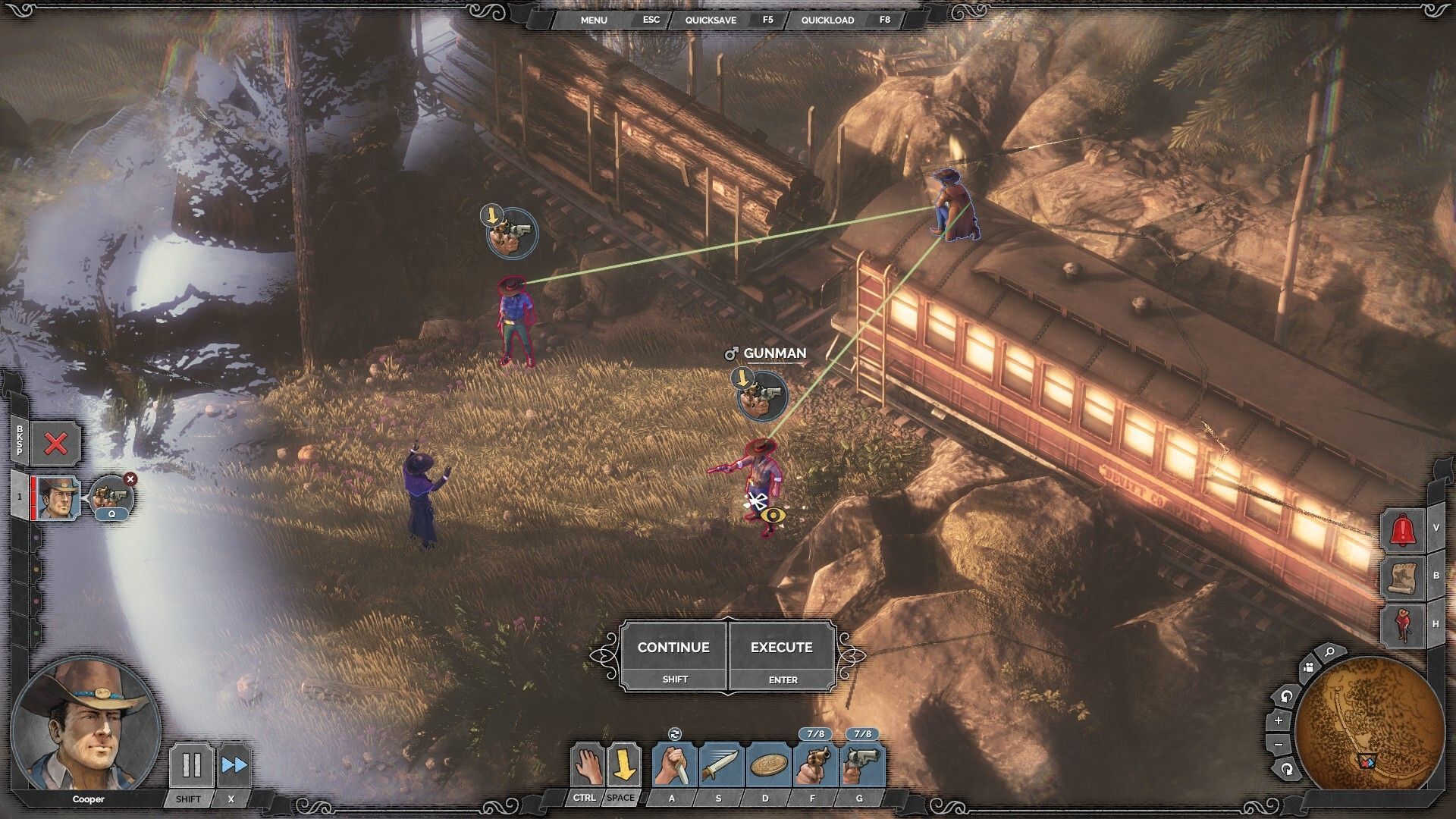
Task: Open the game Menu
Action: pos(594,20)
